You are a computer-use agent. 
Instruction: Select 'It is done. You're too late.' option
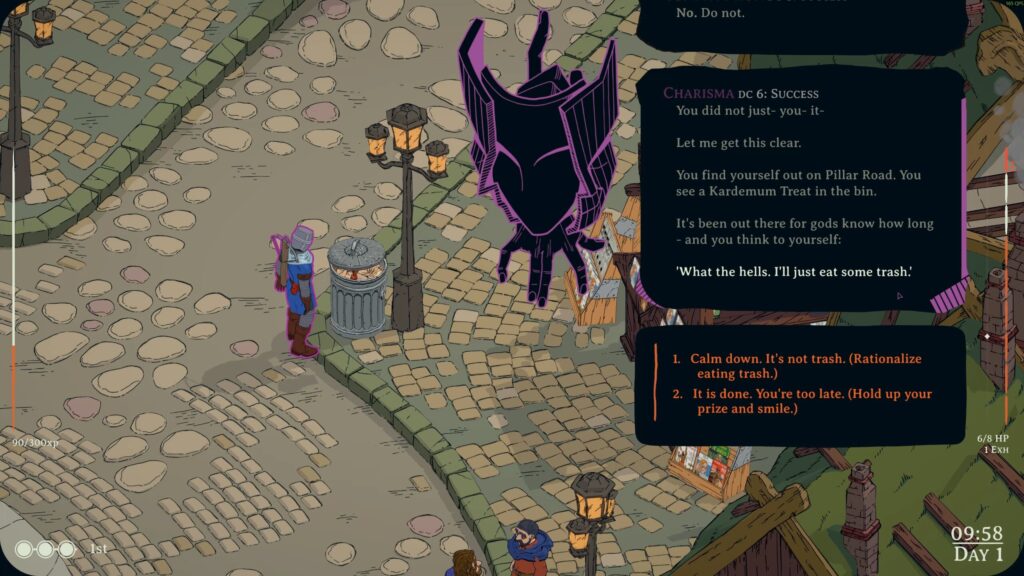(811, 401)
